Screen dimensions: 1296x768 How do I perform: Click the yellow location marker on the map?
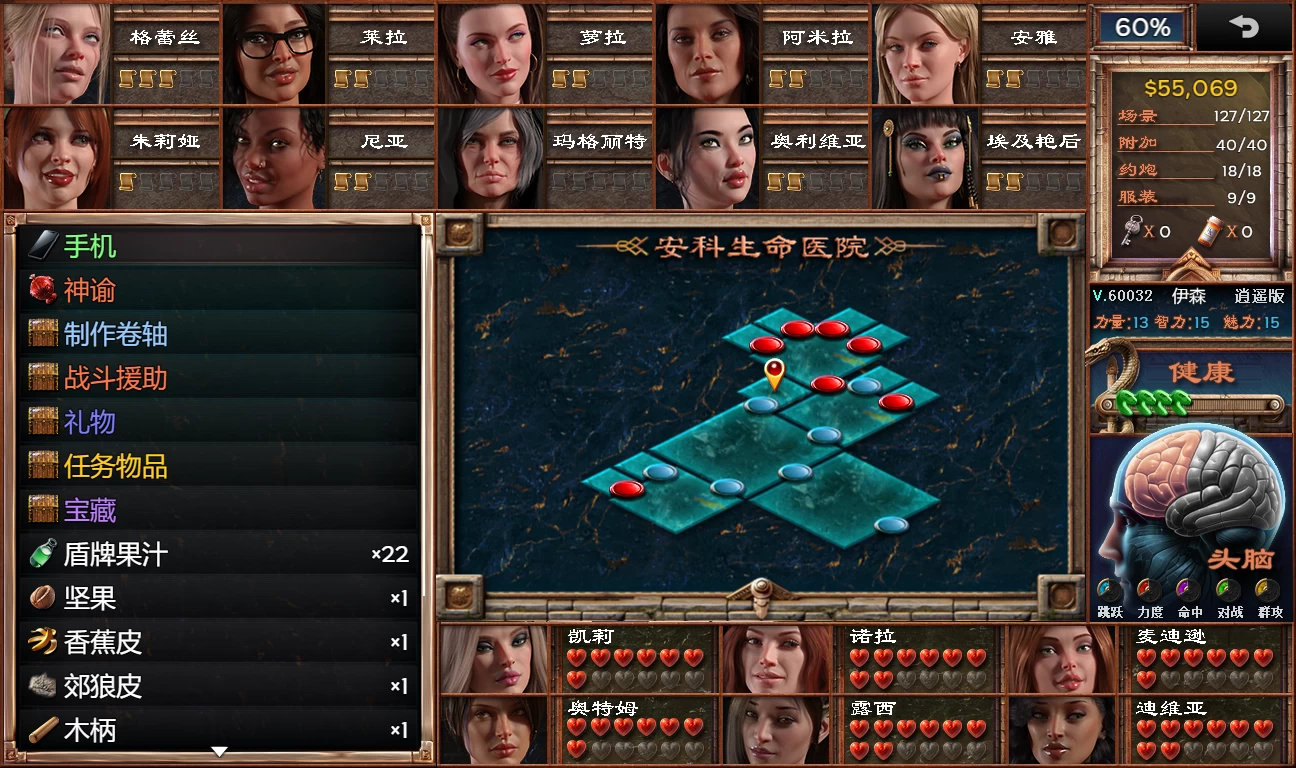773,375
